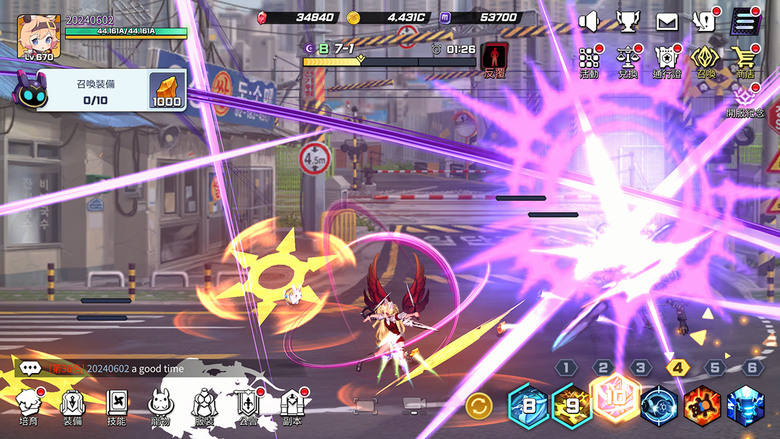This screenshot has height=439, width=780.
Task: Toggle the sound speaker icon
Action: [x=588, y=20]
